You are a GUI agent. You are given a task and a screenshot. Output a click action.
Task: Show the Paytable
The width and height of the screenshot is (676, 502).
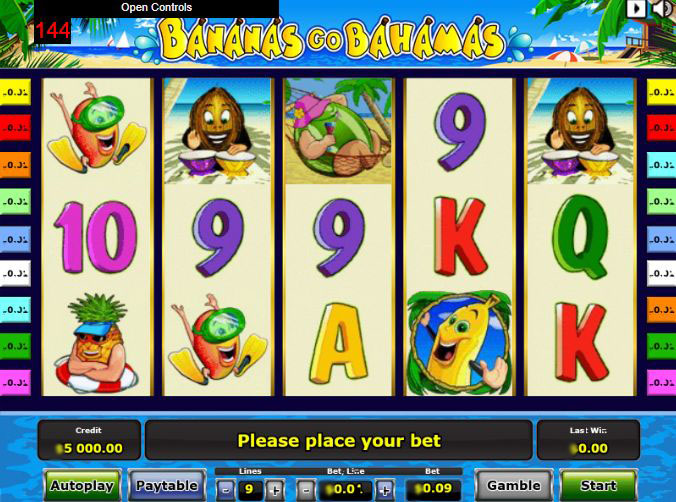[x=167, y=486]
